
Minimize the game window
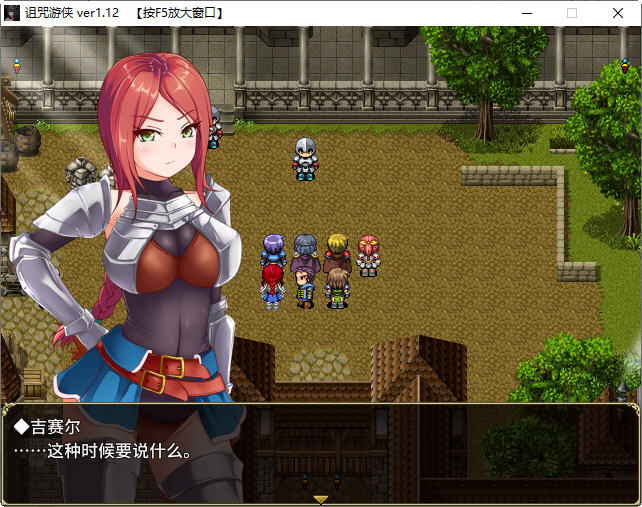tap(526, 13)
